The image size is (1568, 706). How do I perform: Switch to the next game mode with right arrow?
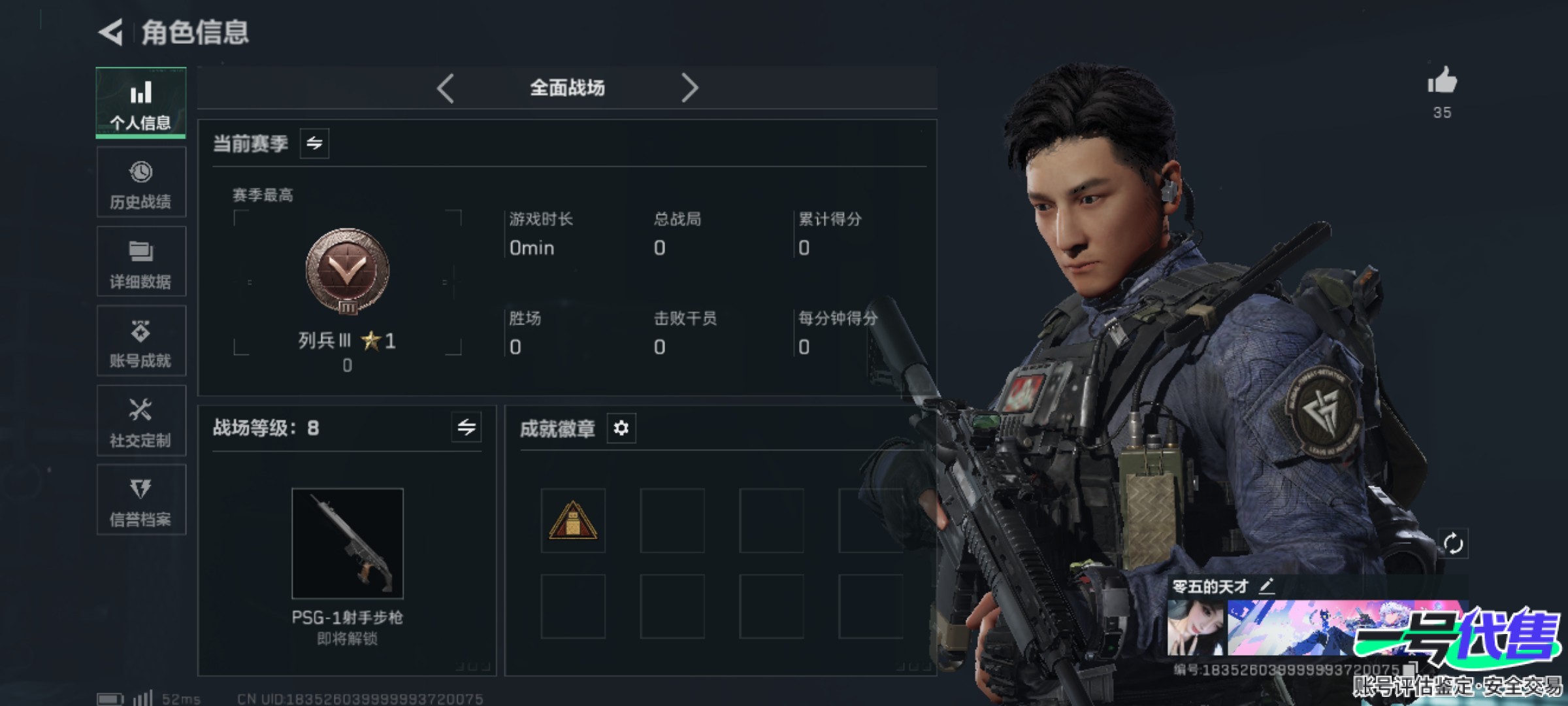click(x=689, y=88)
